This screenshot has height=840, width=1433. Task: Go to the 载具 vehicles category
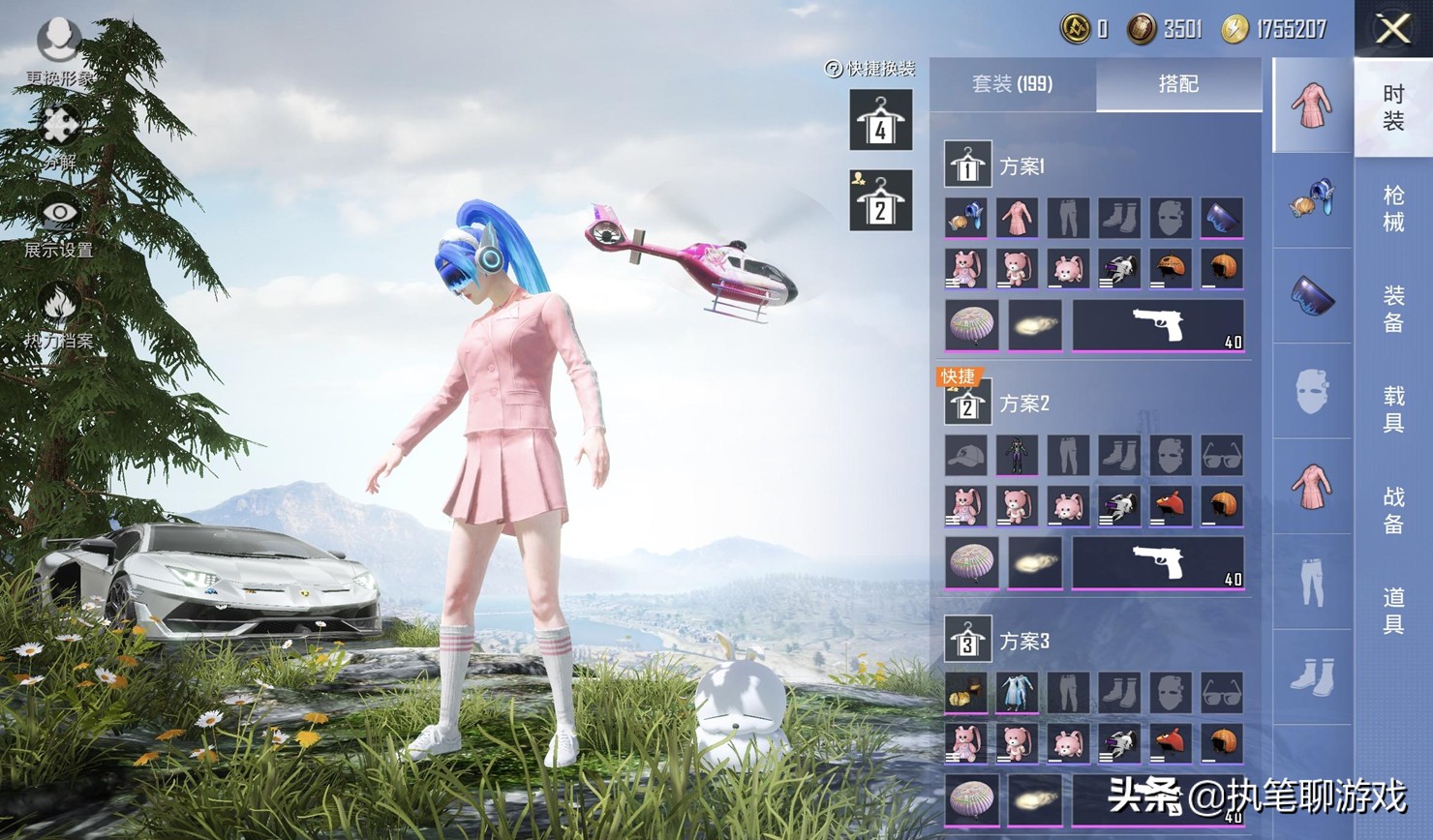click(x=1392, y=409)
